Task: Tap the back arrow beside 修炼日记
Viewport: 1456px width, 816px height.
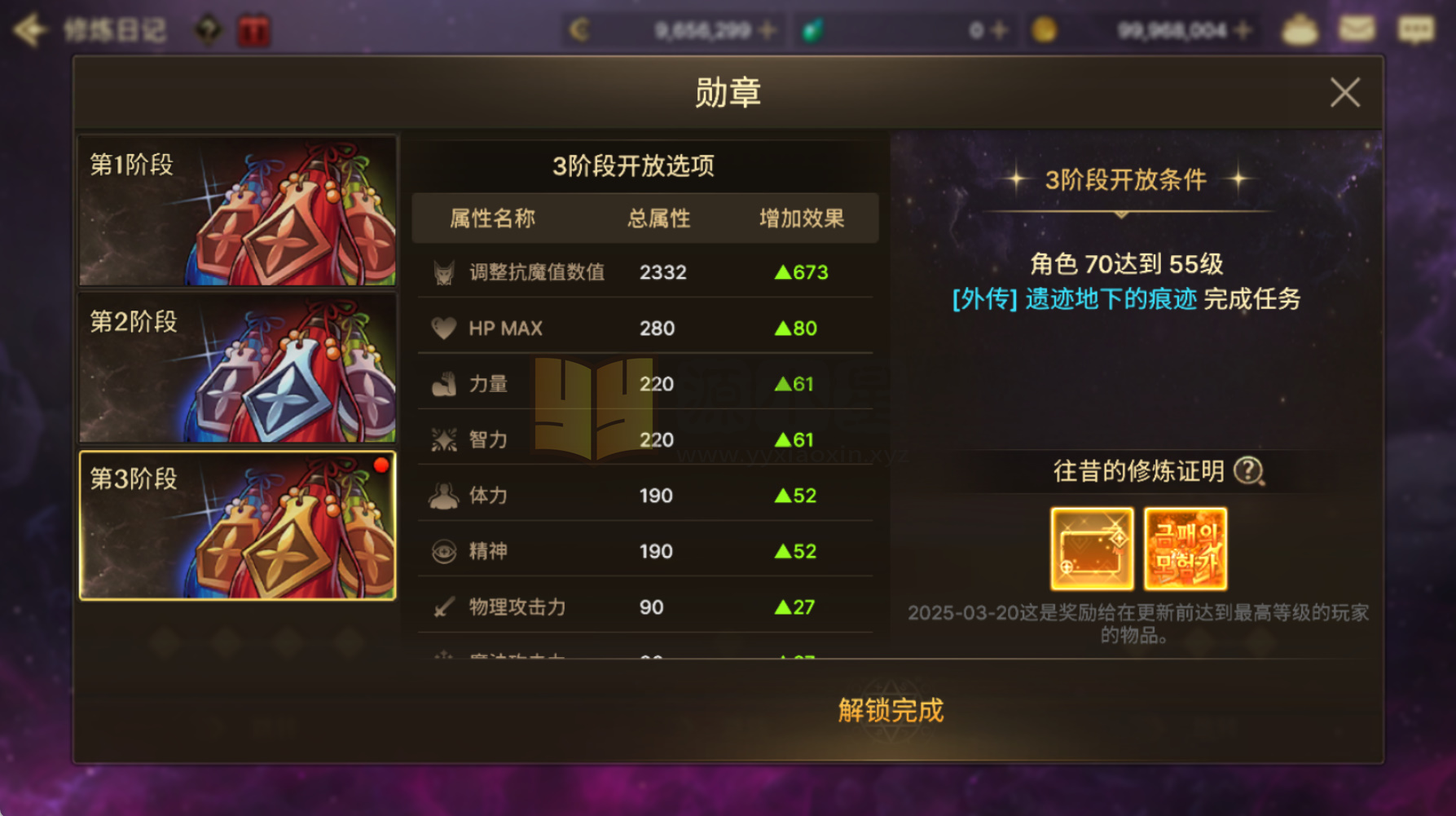Action: (30, 29)
